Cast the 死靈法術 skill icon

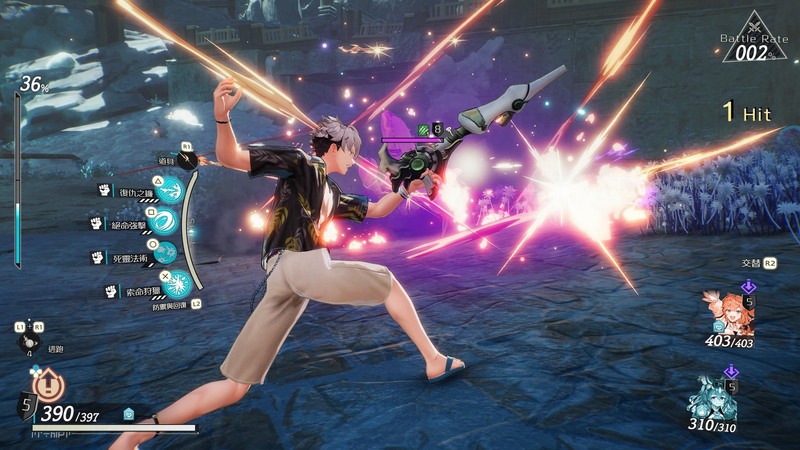(165, 252)
